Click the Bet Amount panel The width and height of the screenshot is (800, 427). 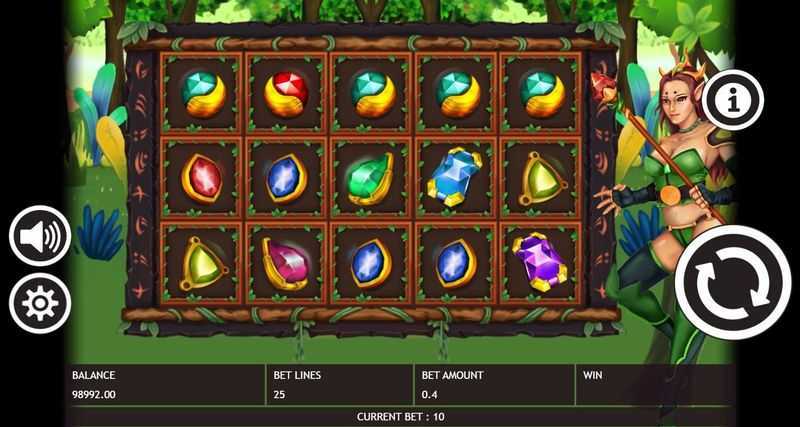coord(494,385)
